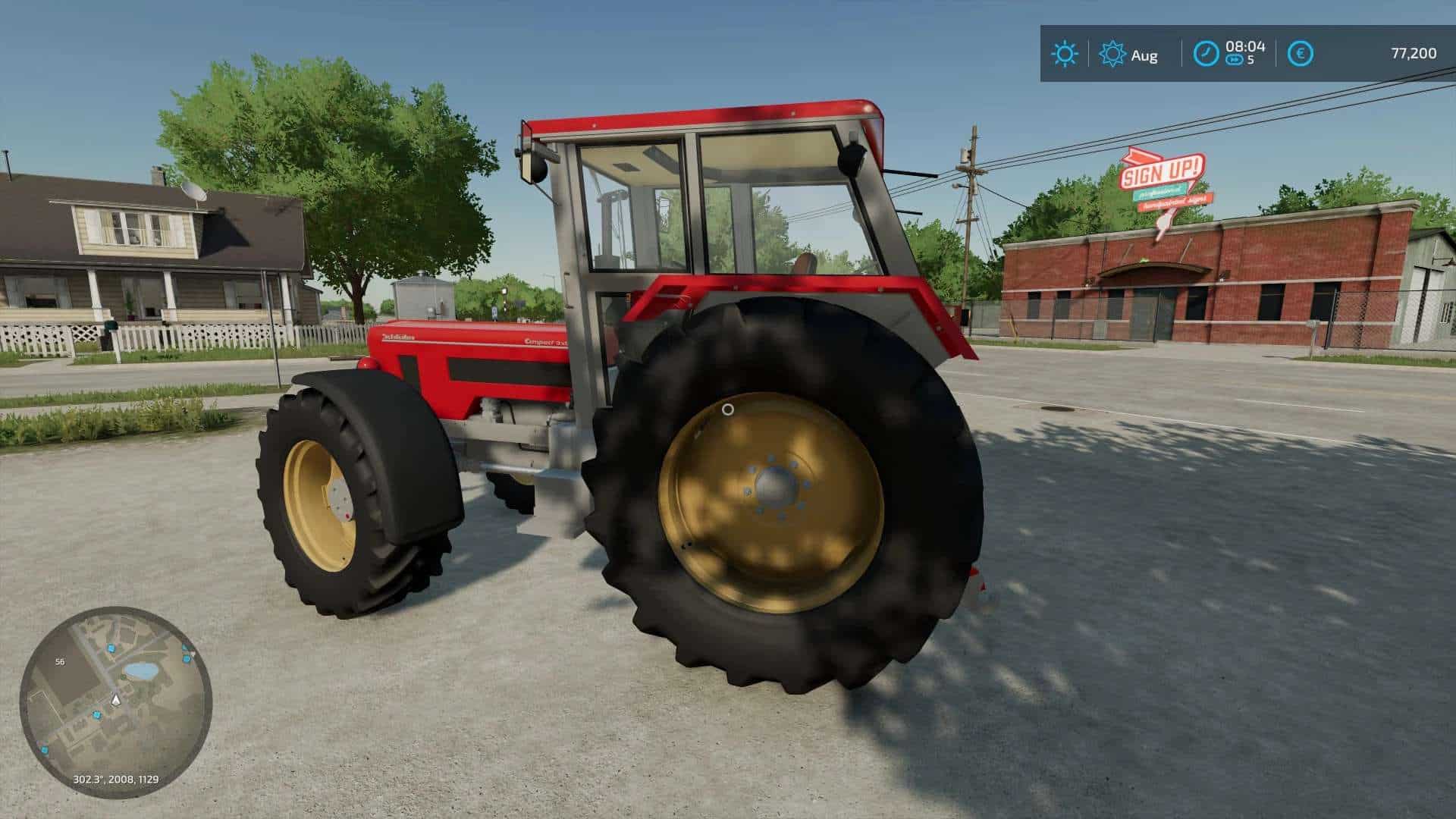The height and width of the screenshot is (819, 1456).
Task: Click the green marker on the minimap
Action: pyautogui.click(x=122, y=676)
